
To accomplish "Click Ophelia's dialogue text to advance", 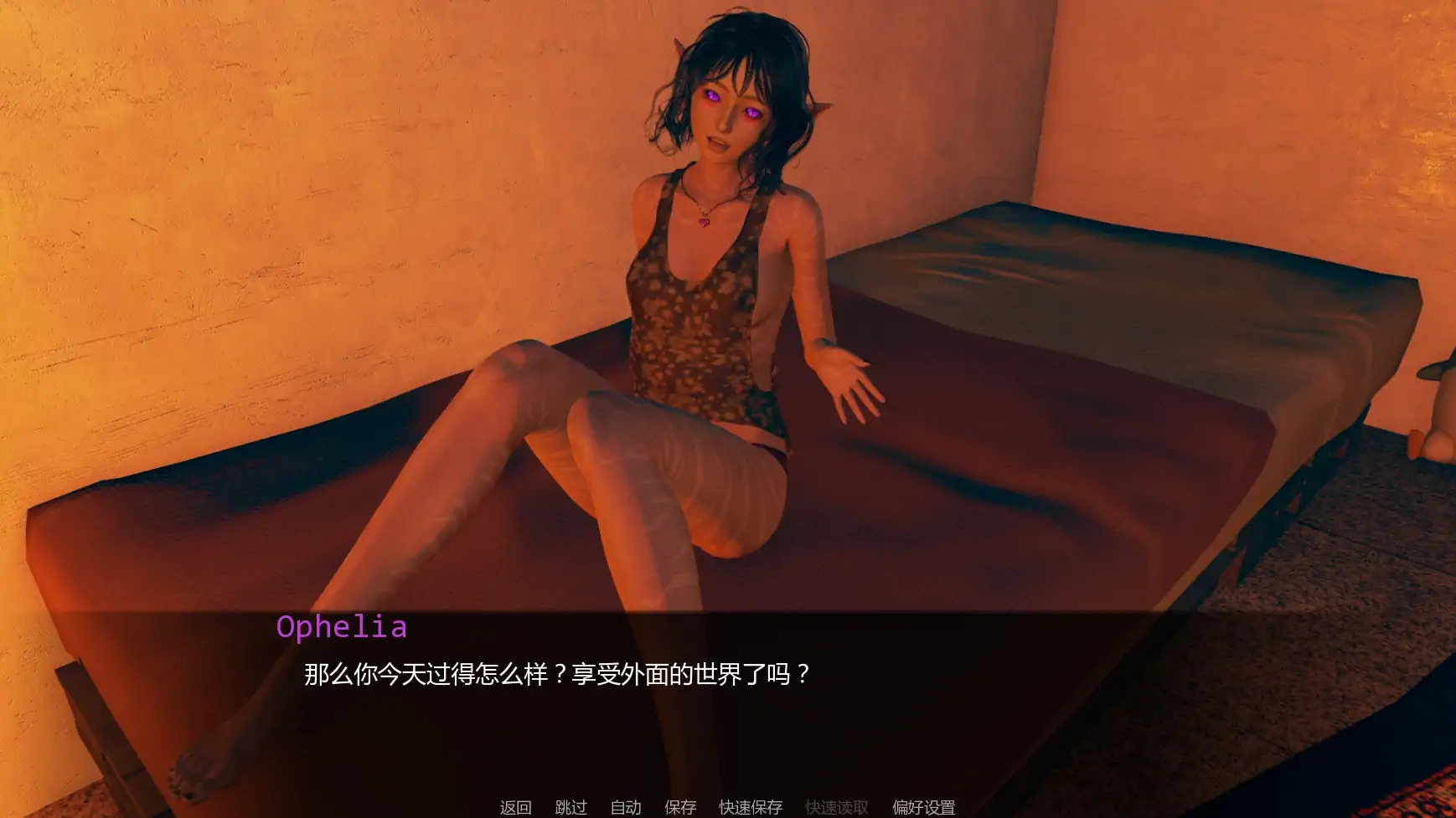I will (557, 670).
